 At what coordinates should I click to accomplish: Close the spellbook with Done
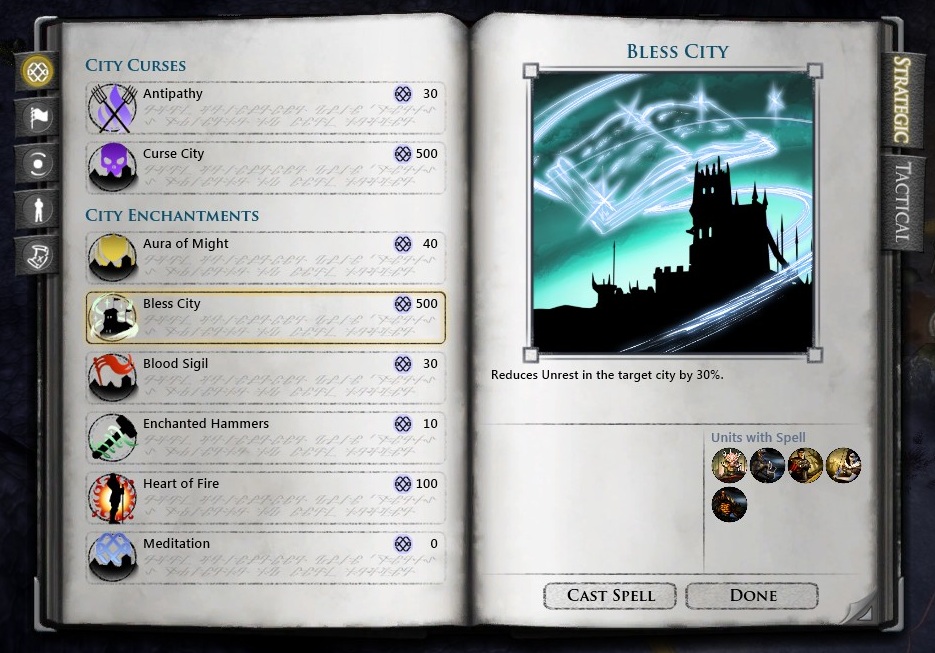(752, 596)
